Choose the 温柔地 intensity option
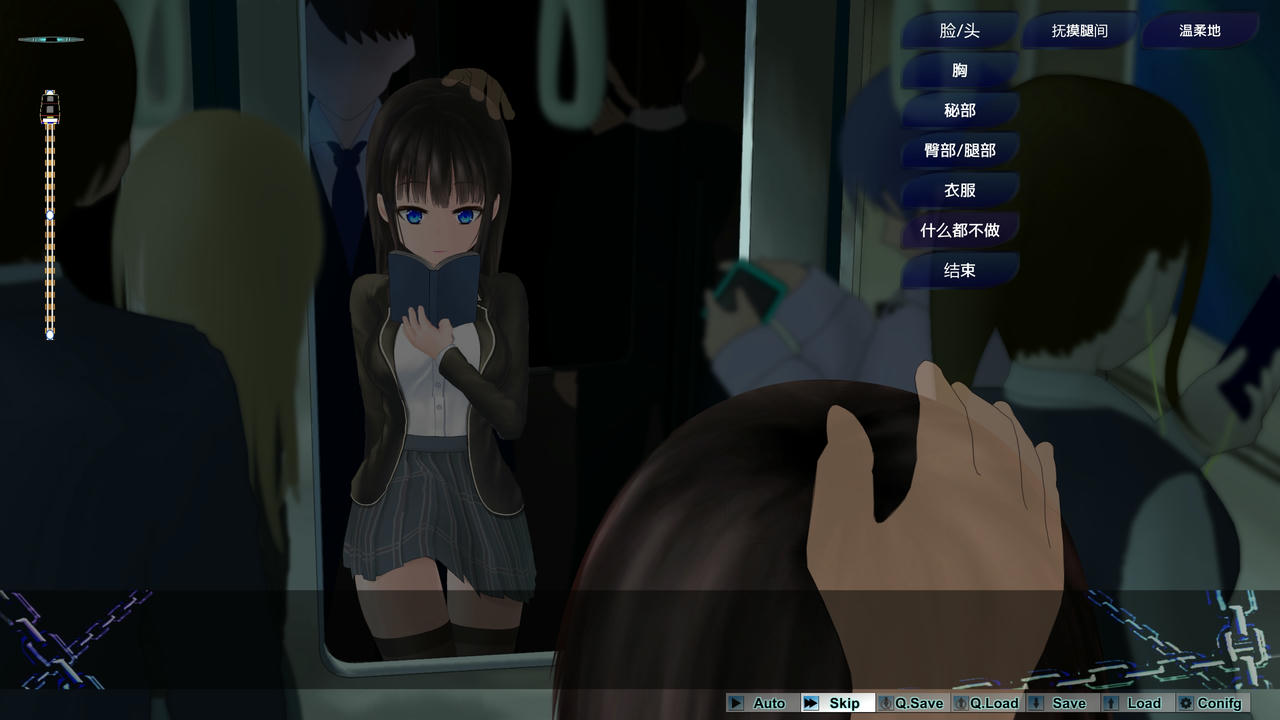The height and width of the screenshot is (720, 1280). tap(1198, 31)
